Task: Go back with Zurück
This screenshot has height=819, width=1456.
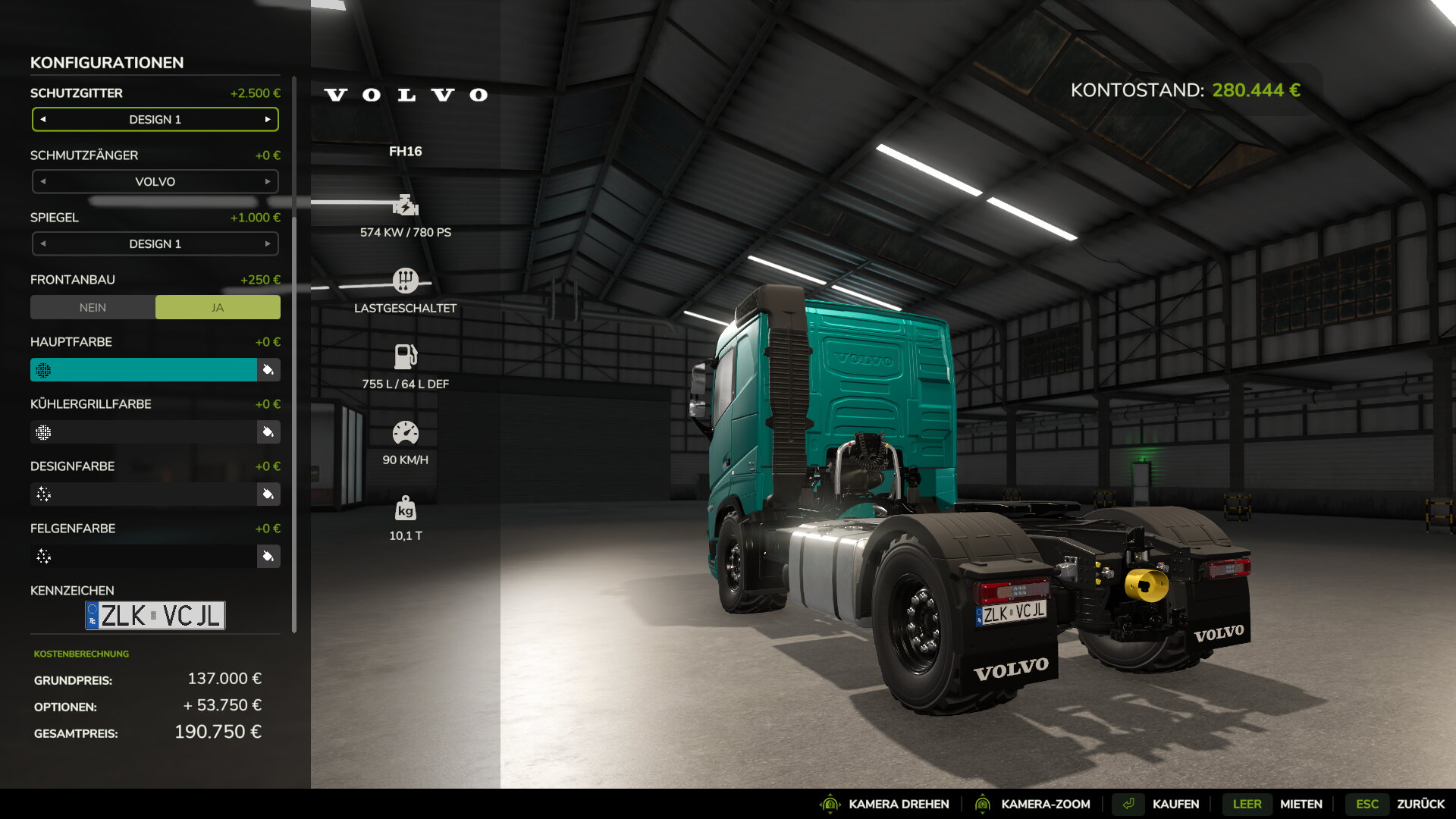Action: pyautogui.click(x=1420, y=804)
